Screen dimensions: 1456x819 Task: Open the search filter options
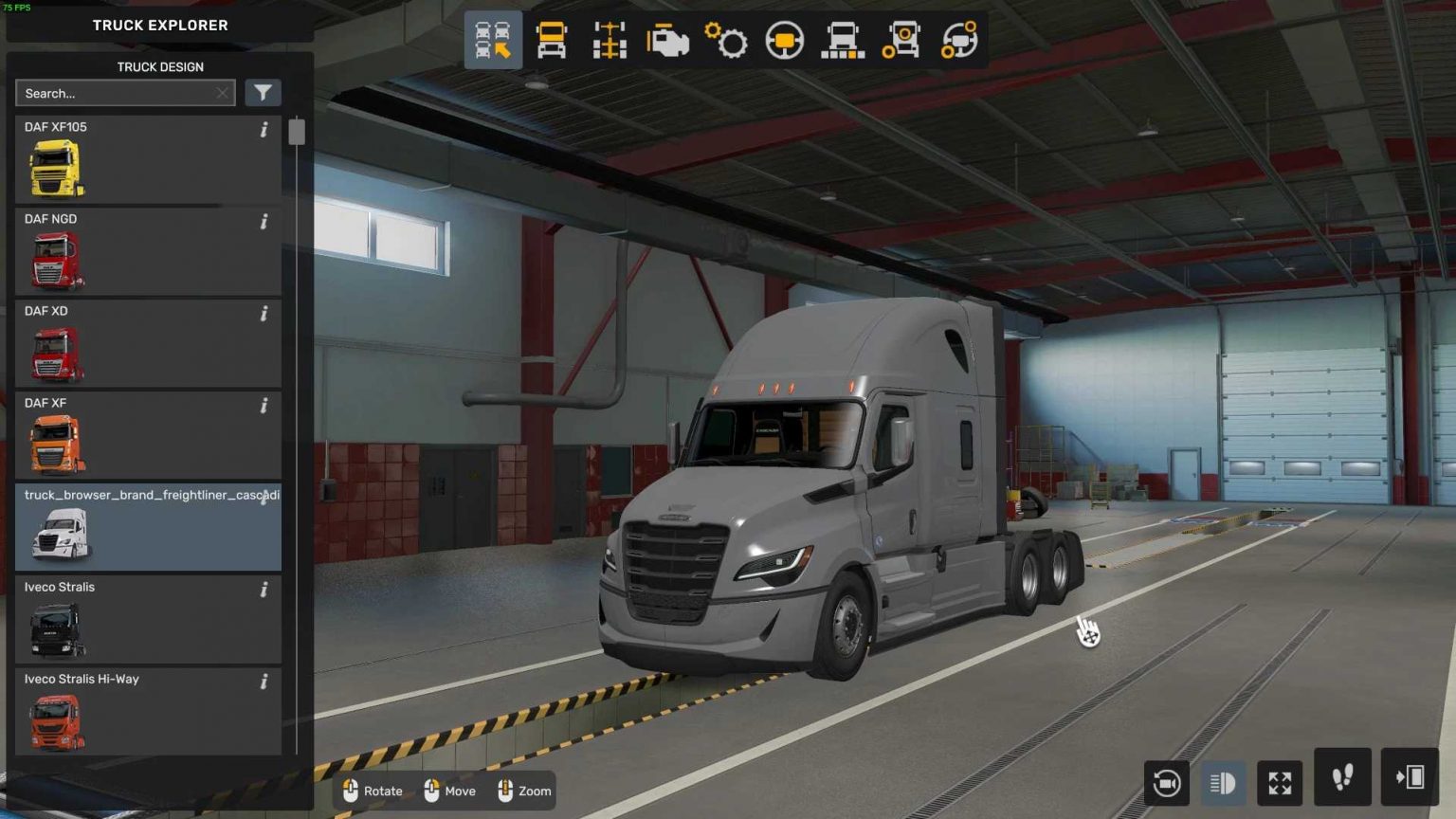pos(263,92)
